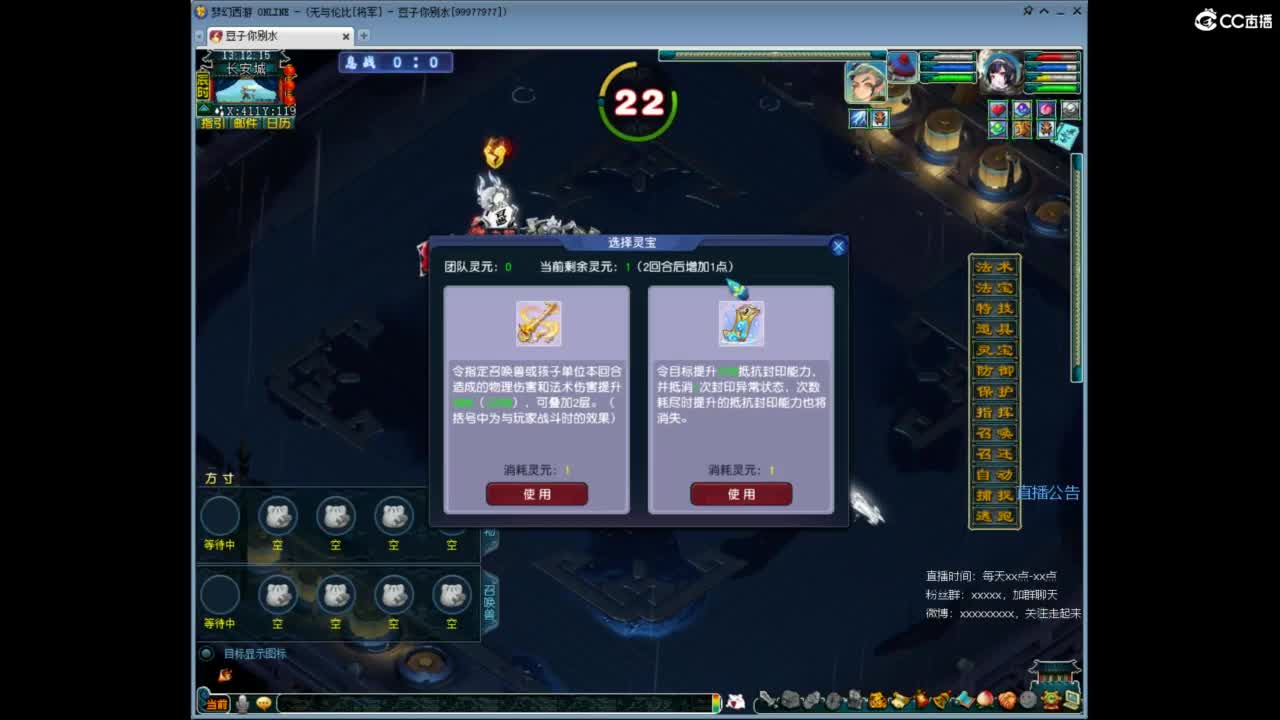The height and width of the screenshot is (720, 1280).
Task: Select the 逃跑 flee command in battle menu
Action: 993,514
